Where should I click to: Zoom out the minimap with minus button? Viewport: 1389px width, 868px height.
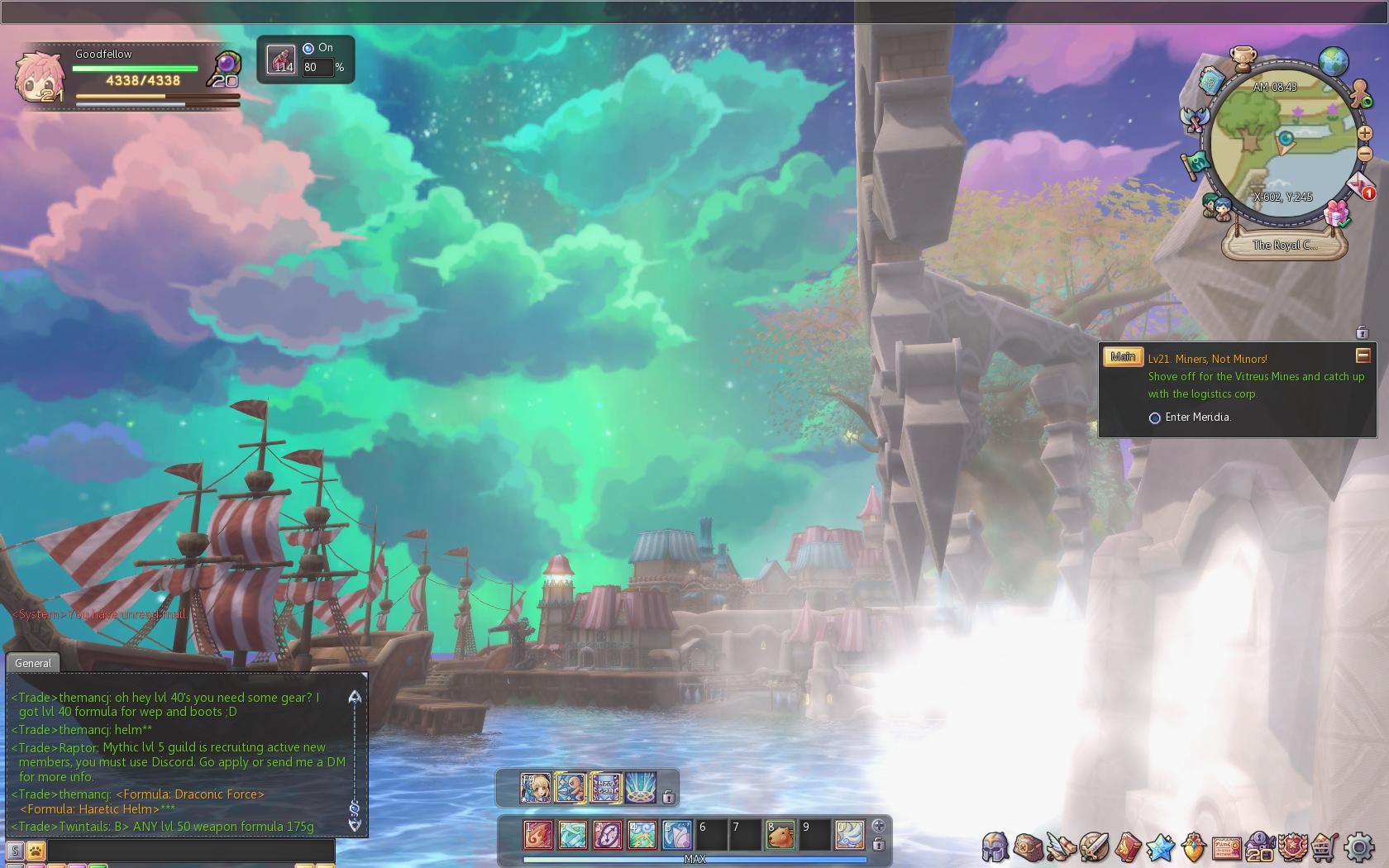[x=1365, y=154]
